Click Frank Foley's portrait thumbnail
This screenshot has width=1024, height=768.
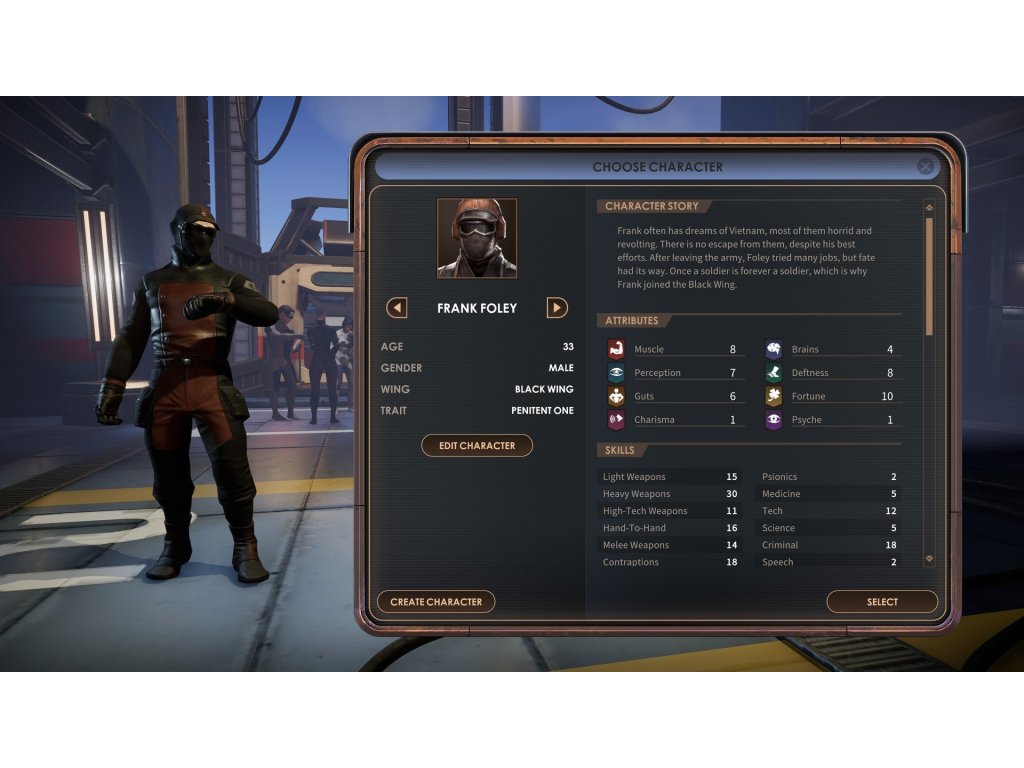click(477, 238)
